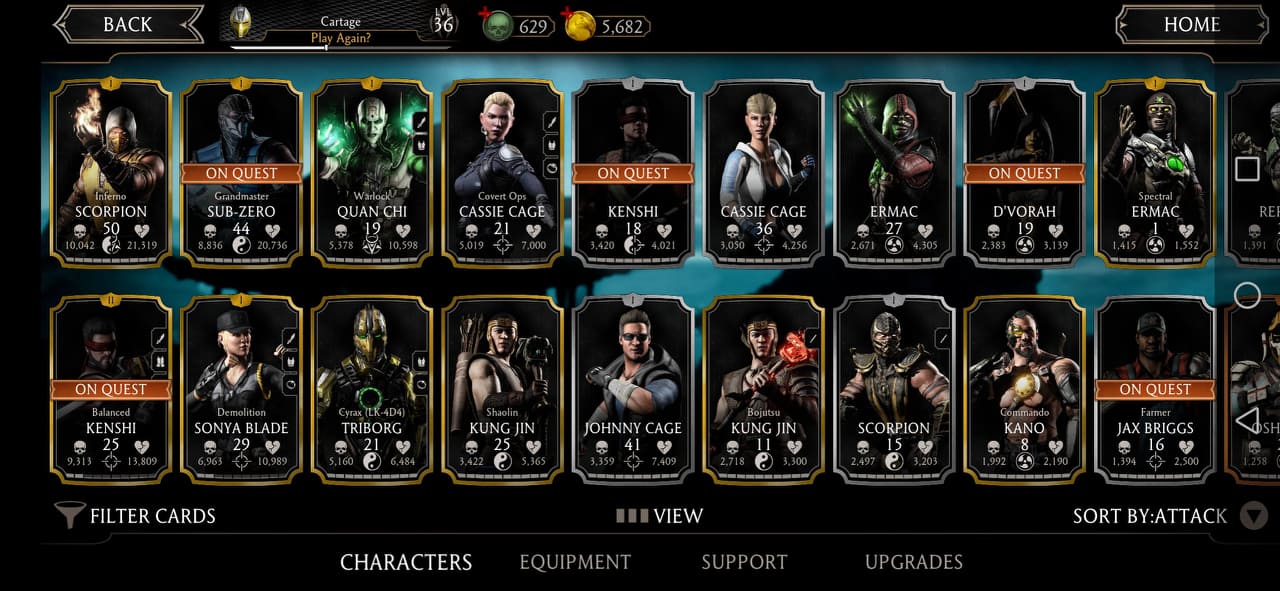Select the Characters tab
The height and width of the screenshot is (591, 1280).
tap(406, 562)
